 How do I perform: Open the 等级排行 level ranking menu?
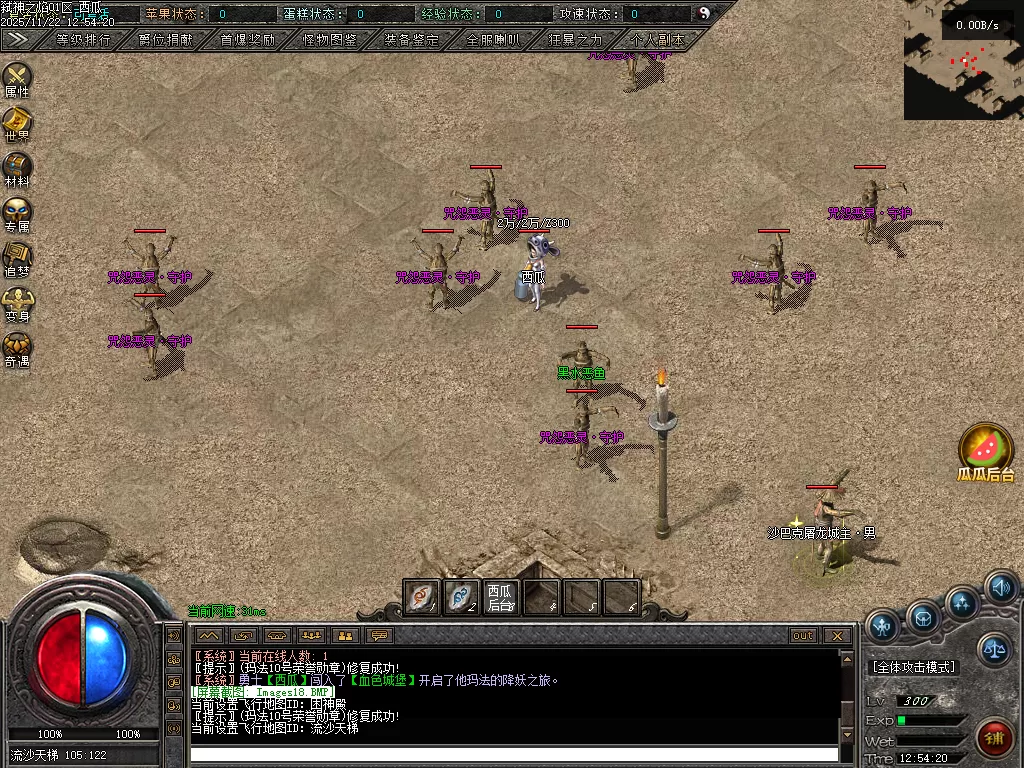coord(83,40)
